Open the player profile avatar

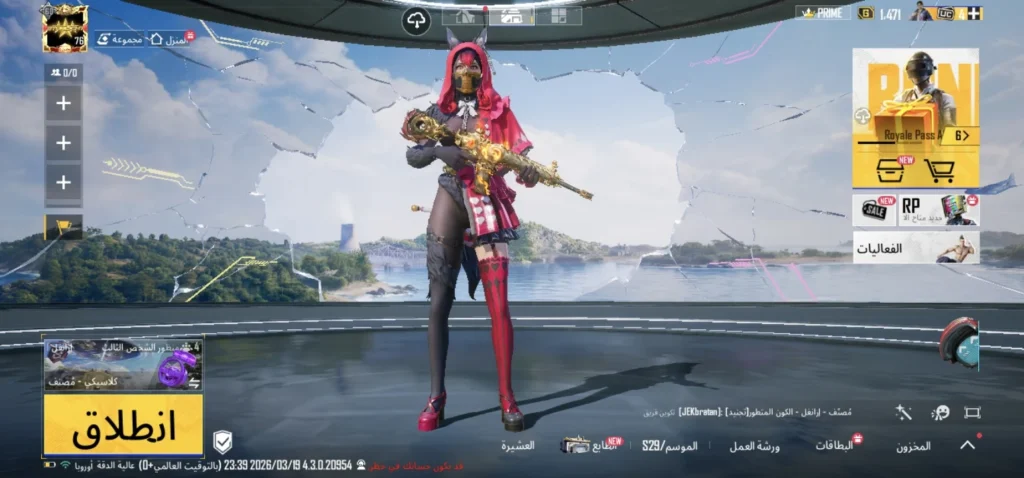coord(65,28)
